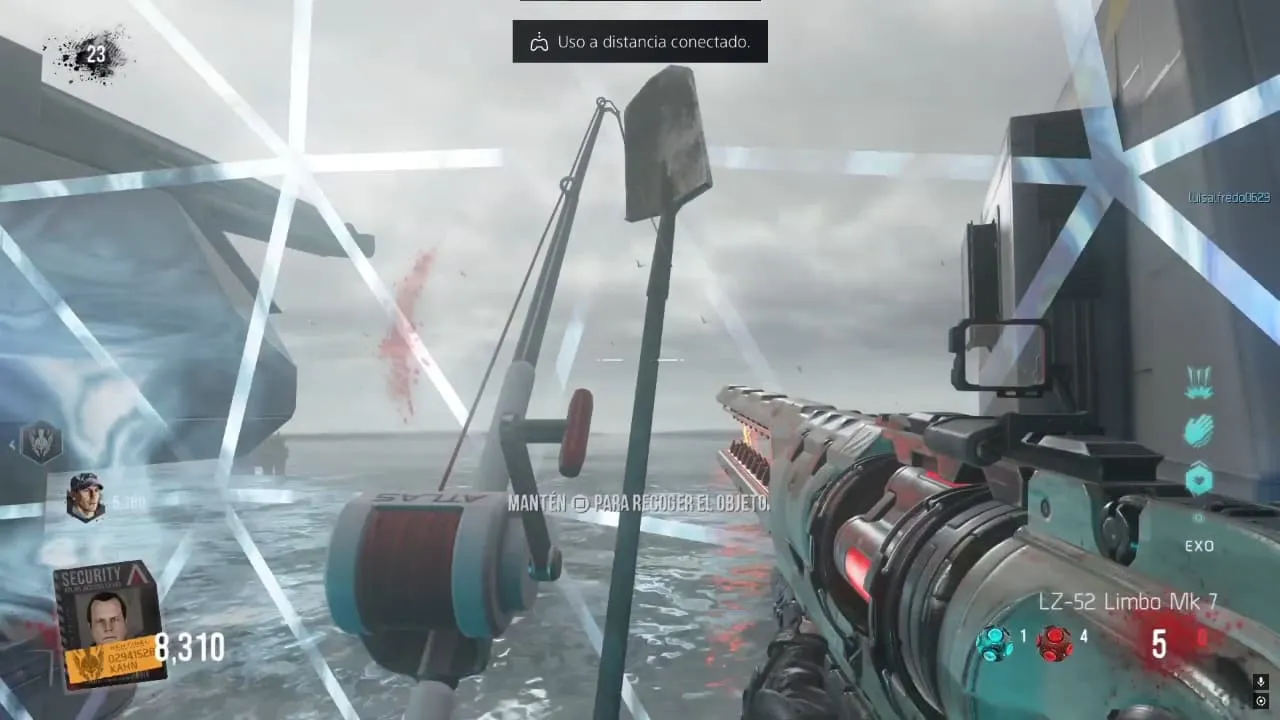Select the red grenade icon
1280x720 pixels.
click(x=1054, y=641)
